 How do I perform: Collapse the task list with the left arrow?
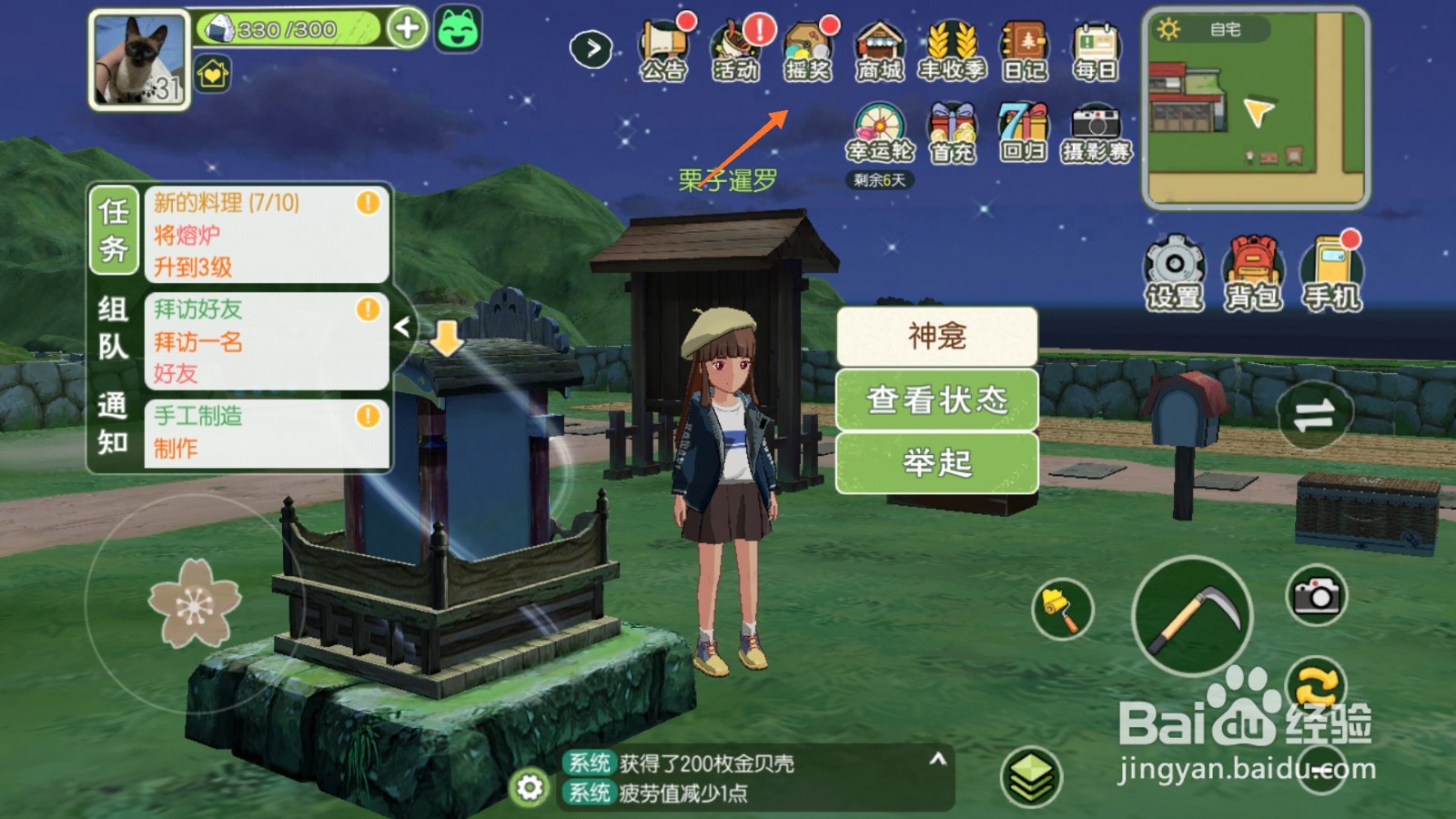point(403,326)
